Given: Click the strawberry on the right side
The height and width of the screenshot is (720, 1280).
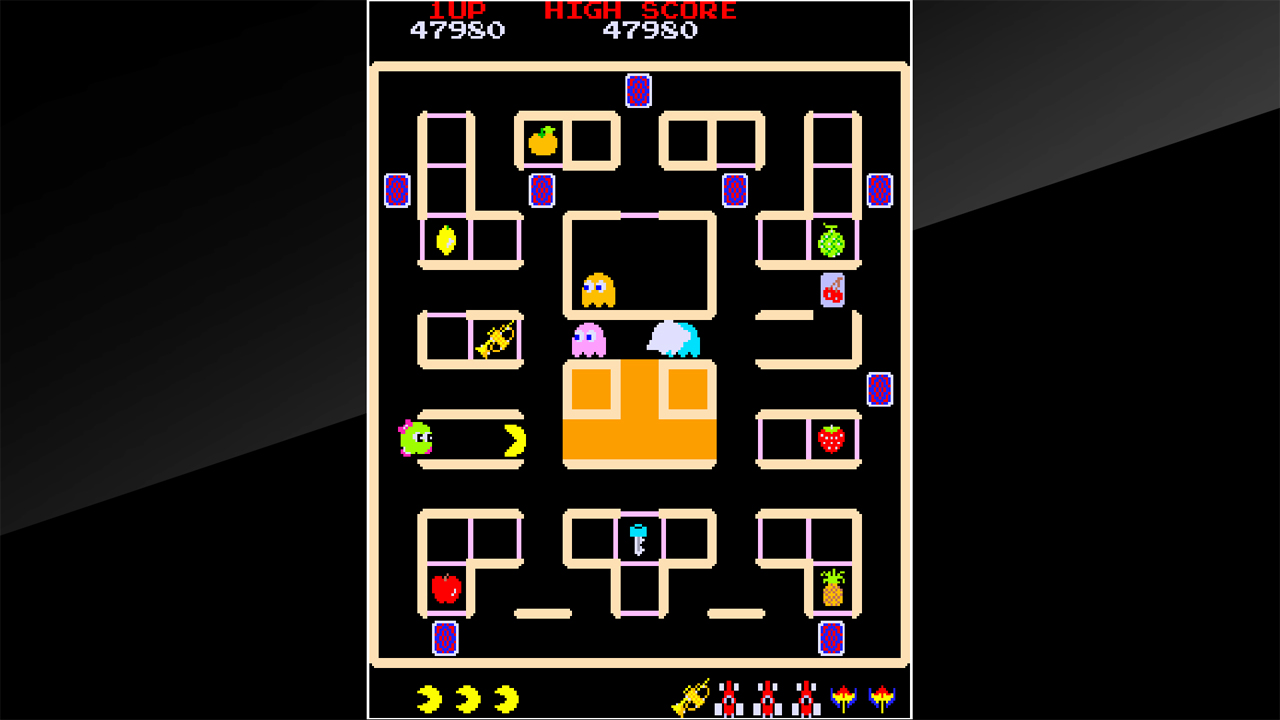Looking at the screenshot, I should [x=831, y=438].
